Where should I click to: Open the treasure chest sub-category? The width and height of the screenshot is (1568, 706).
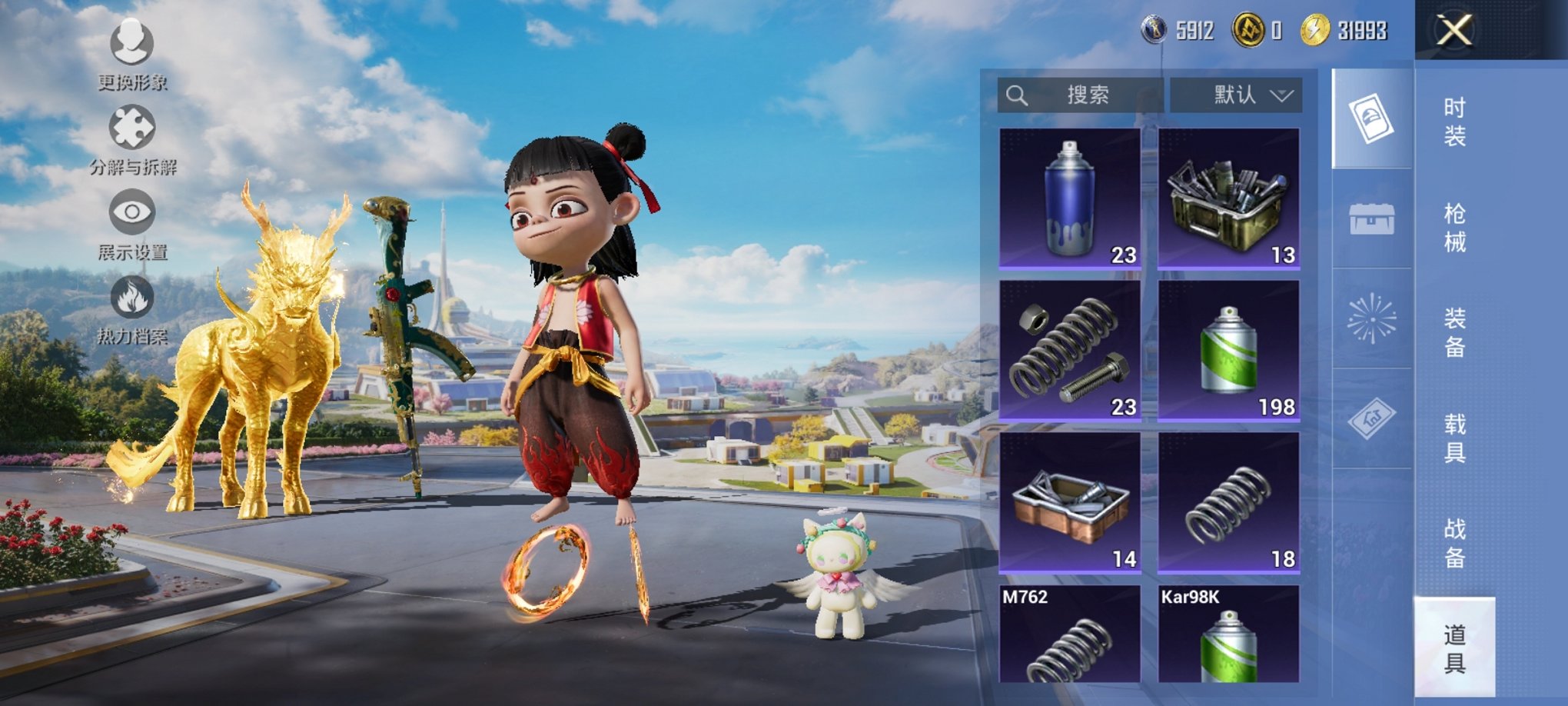(1372, 219)
